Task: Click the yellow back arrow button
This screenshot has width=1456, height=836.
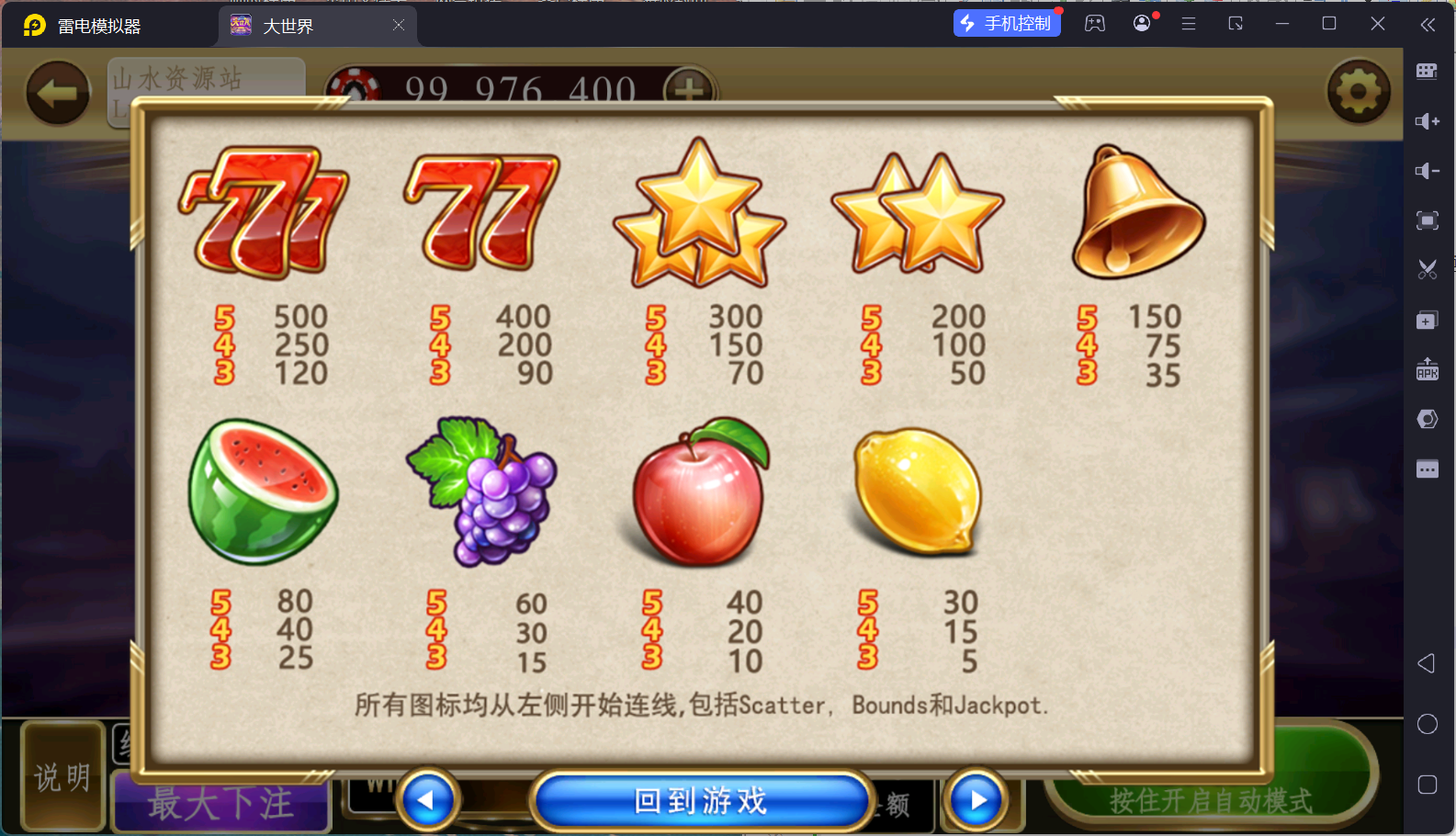Action: point(57,92)
